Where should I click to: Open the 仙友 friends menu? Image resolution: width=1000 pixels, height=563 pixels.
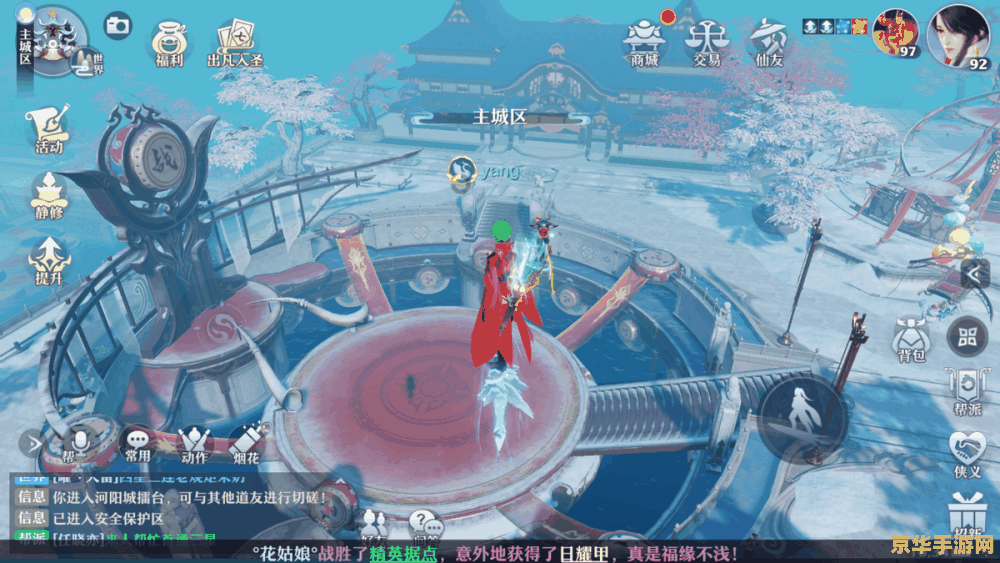coord(769,41)
